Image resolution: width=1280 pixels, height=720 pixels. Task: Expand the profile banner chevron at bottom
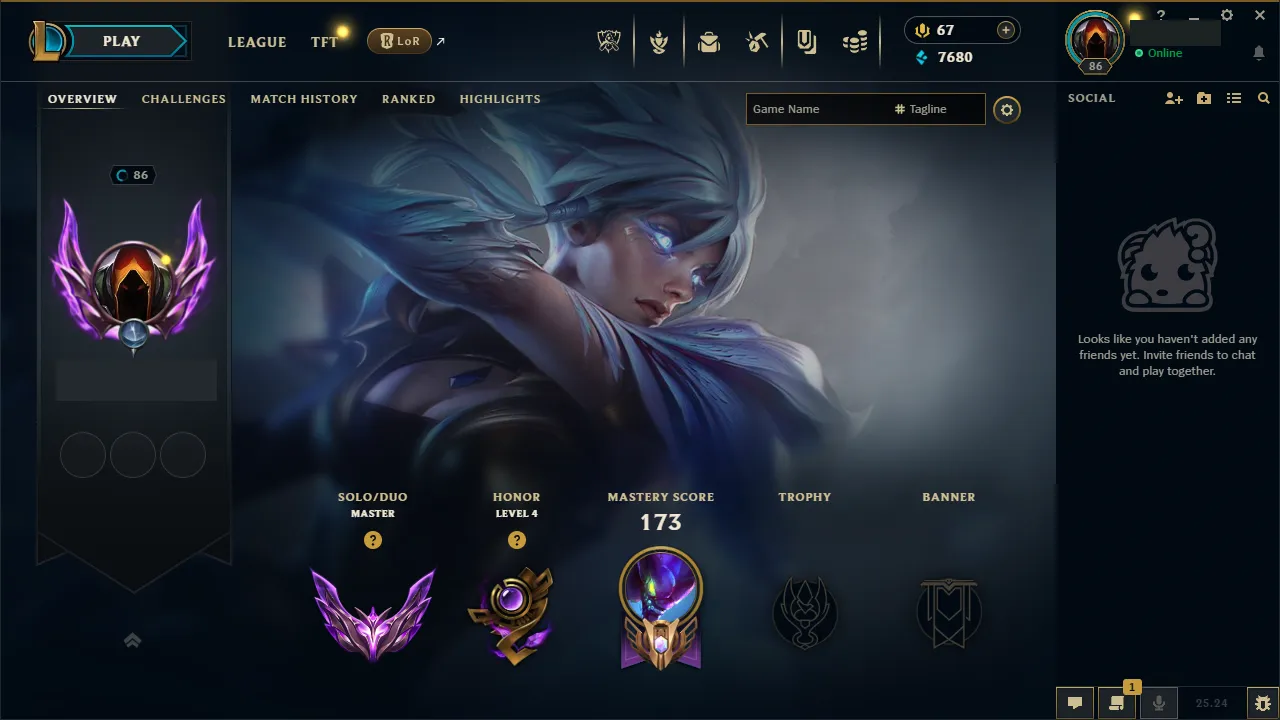pyautogui.click(x=133, y=640)
